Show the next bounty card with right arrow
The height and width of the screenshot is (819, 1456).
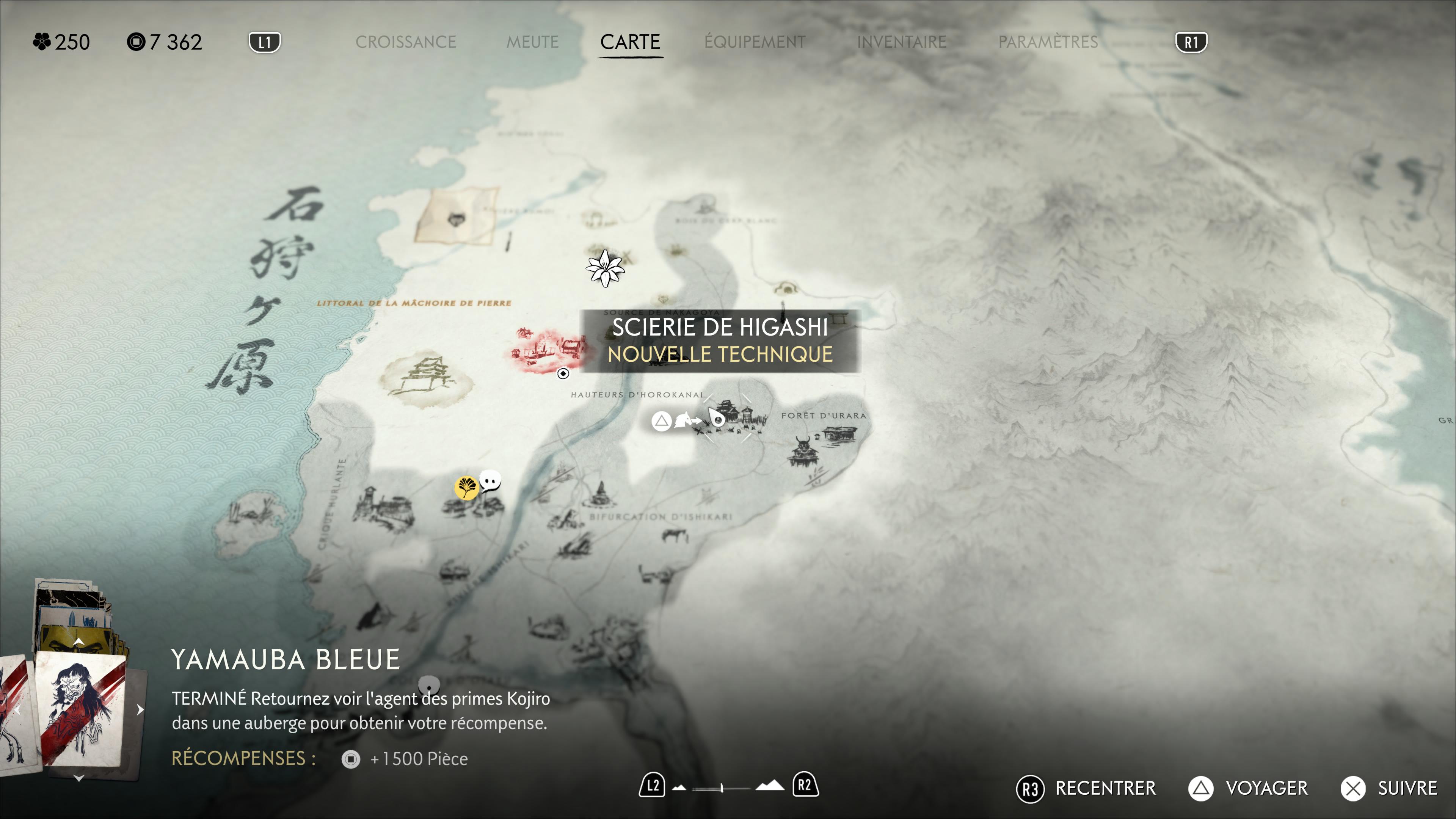(140, 710)
